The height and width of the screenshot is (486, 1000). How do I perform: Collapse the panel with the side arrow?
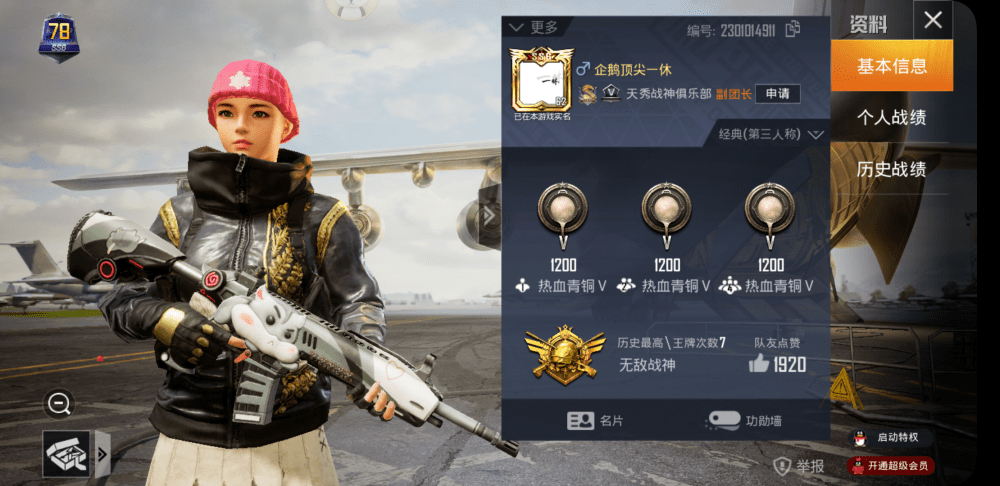[x=489, y=215]
